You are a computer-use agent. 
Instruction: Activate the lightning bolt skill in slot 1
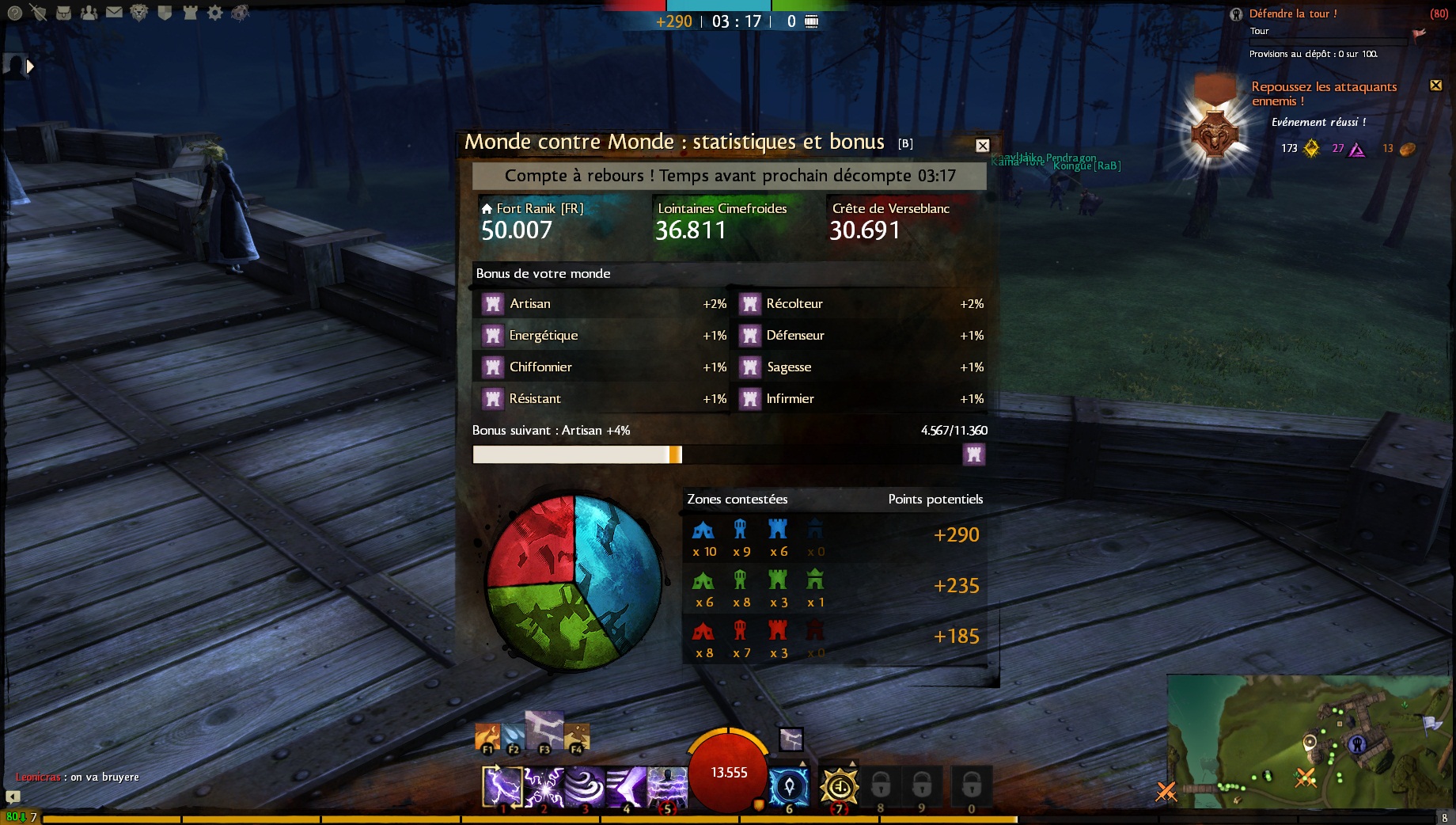tap(502, 787)
